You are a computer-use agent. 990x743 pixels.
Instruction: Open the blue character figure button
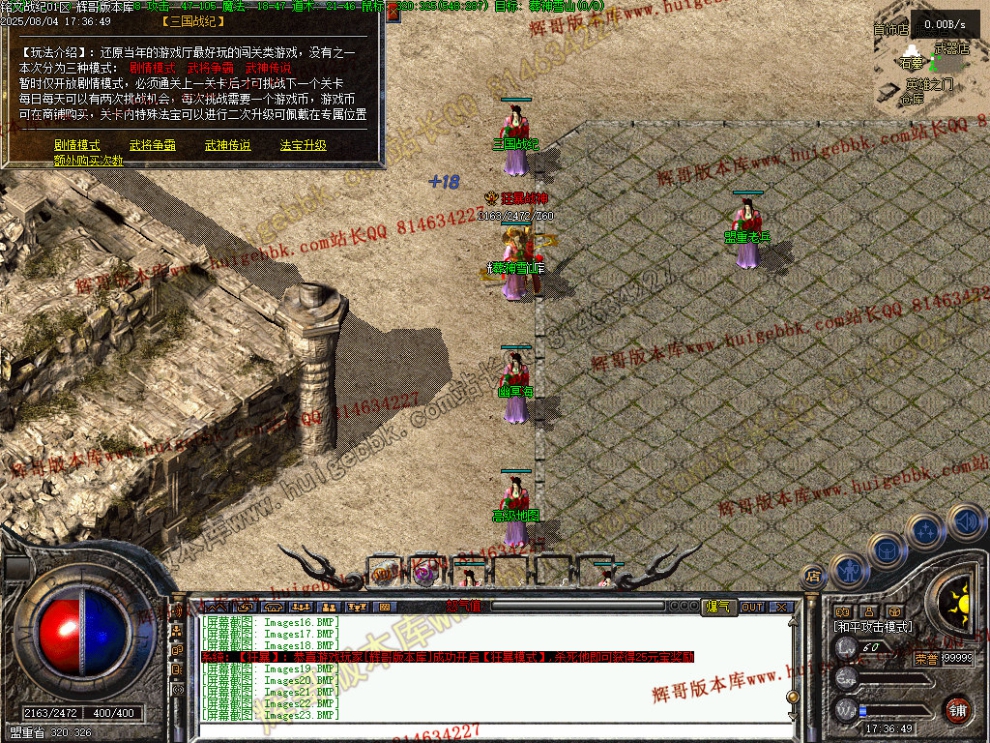pyautogui.click(x=847, y=570)
